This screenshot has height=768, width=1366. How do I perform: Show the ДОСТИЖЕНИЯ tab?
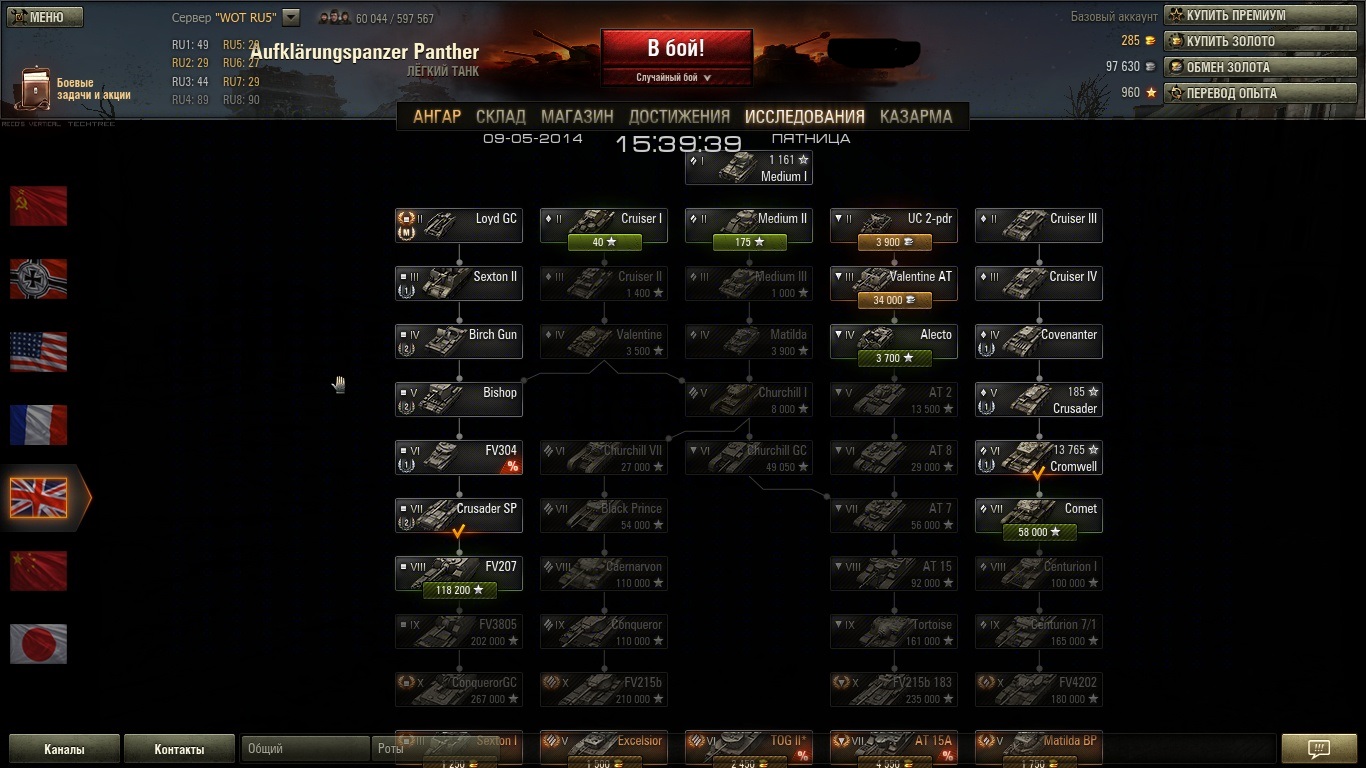click(x=679, y=116)
